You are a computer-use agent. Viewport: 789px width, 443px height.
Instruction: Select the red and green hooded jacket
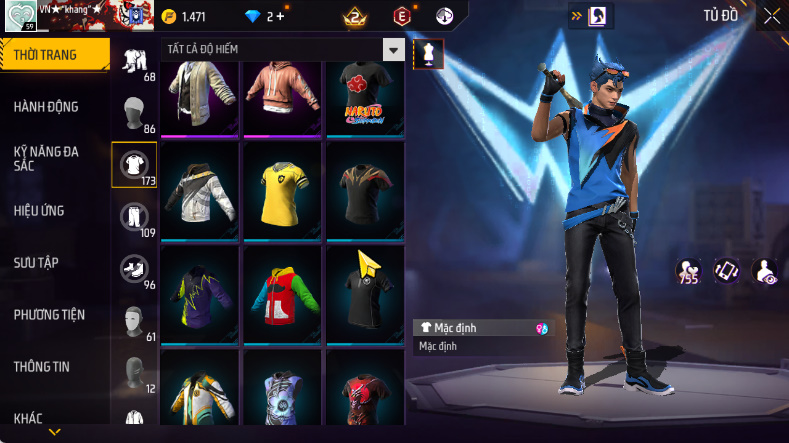click(280, 293)
